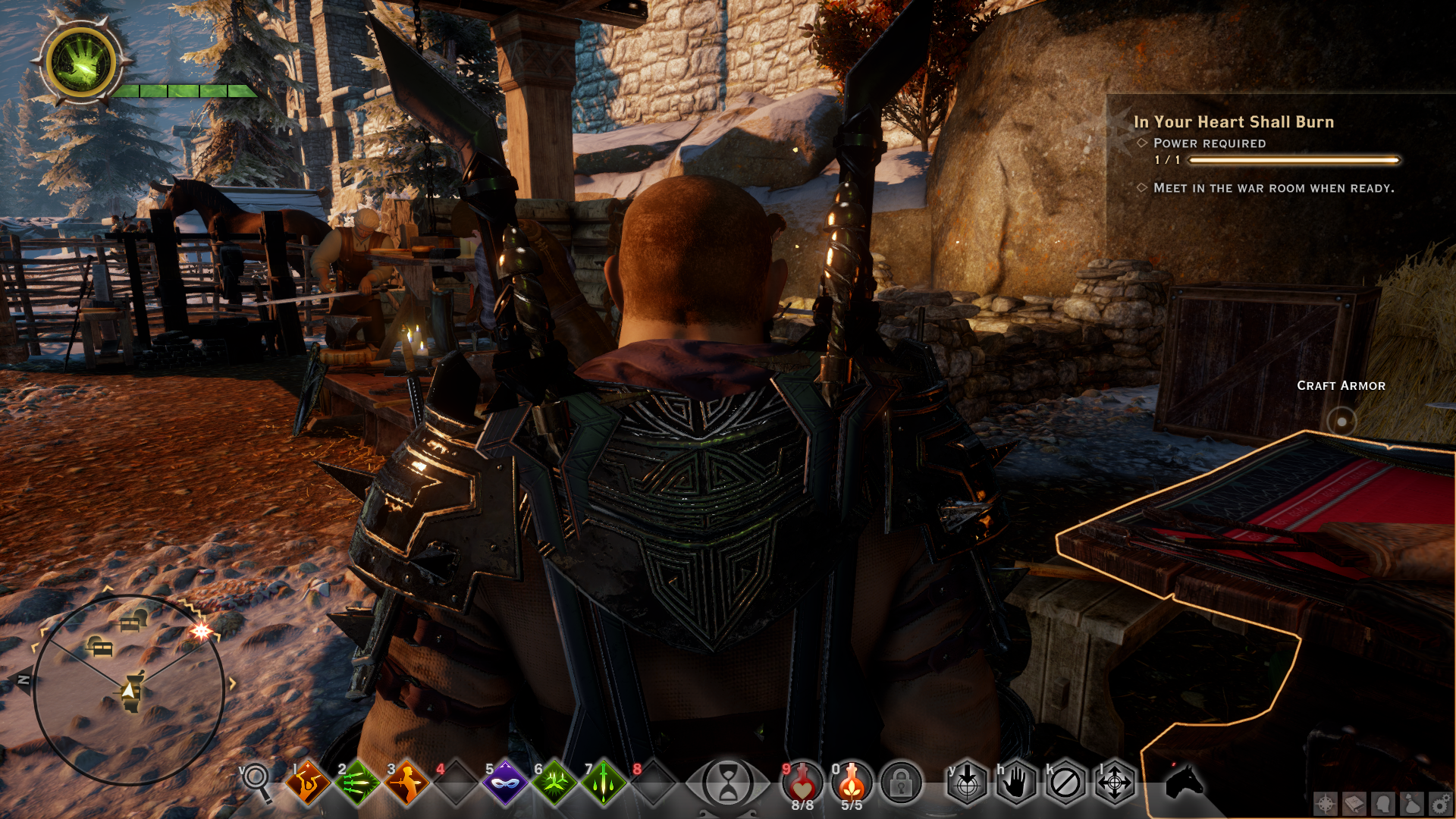
Task: Use the orange ability in slot 1
Action: click(307, 782)
